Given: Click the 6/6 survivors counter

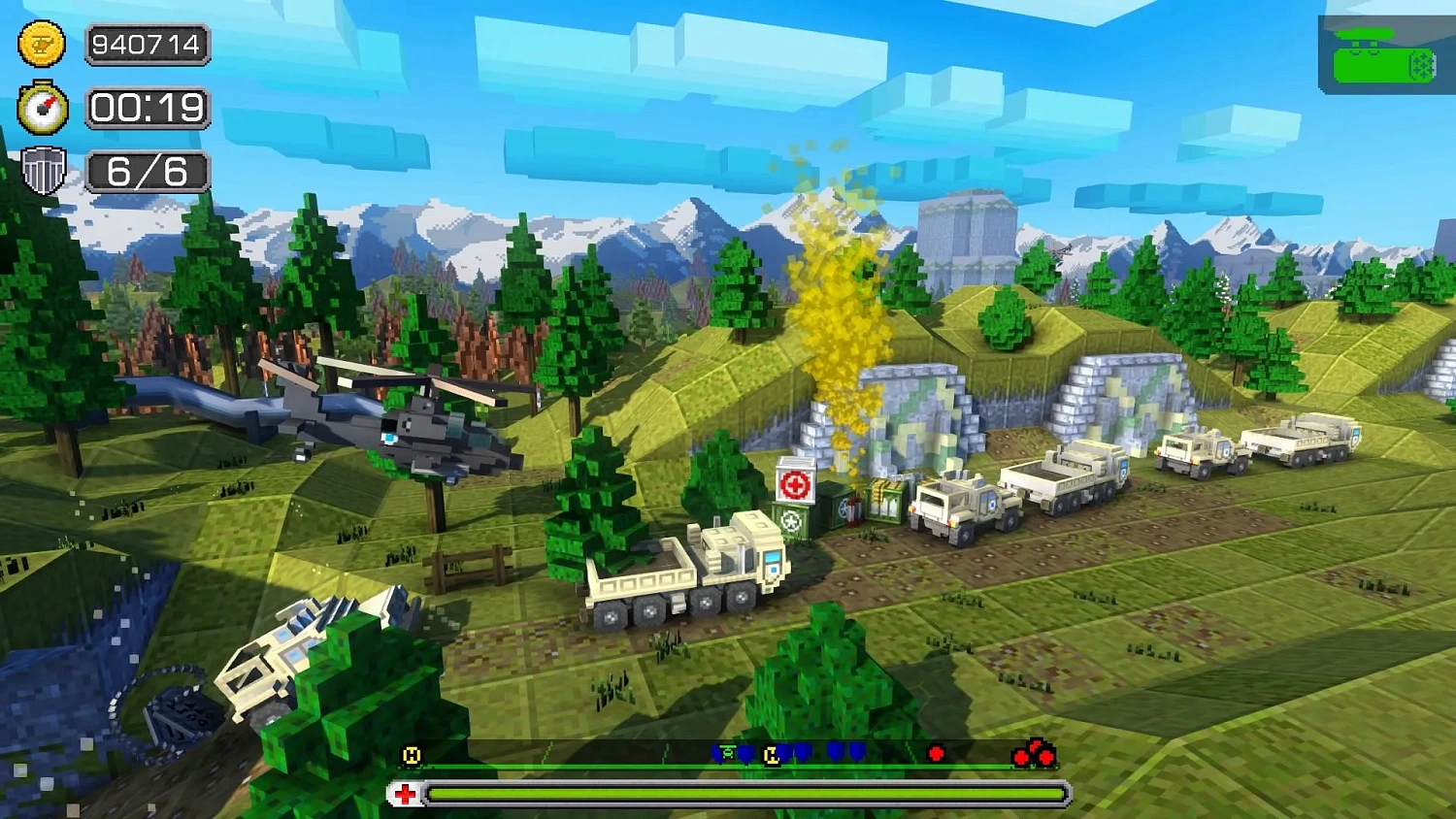Looking at the screenshot, I should point(148,173).
